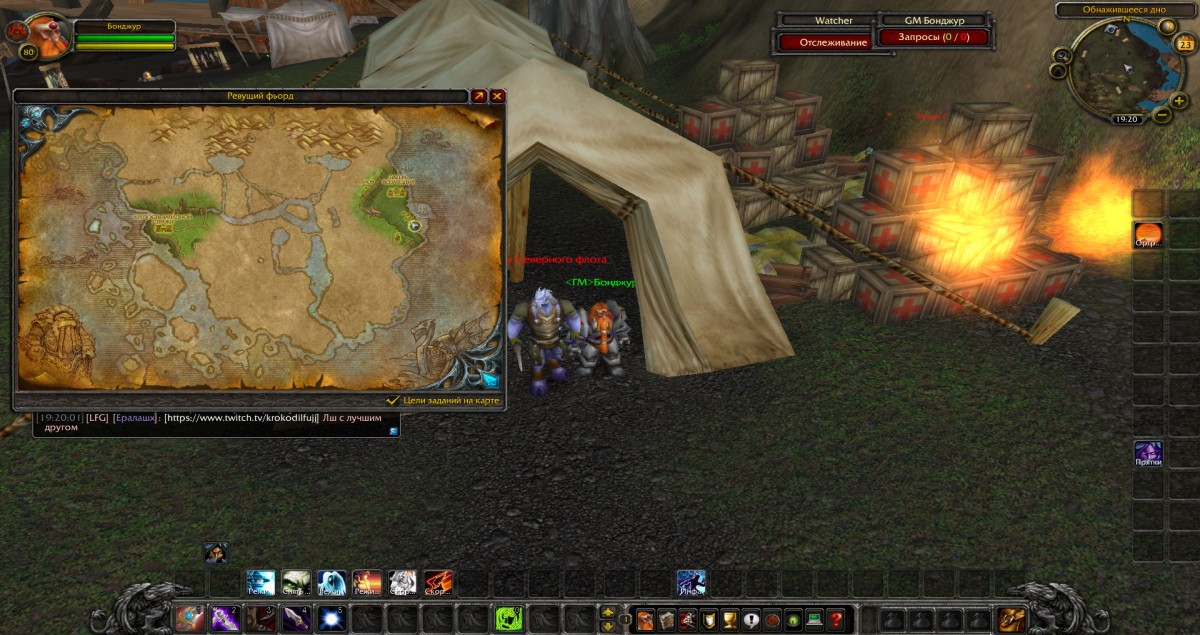Activate the purple hammer ability in slot 2
1200x635 pixels.
tap(224, 619)
